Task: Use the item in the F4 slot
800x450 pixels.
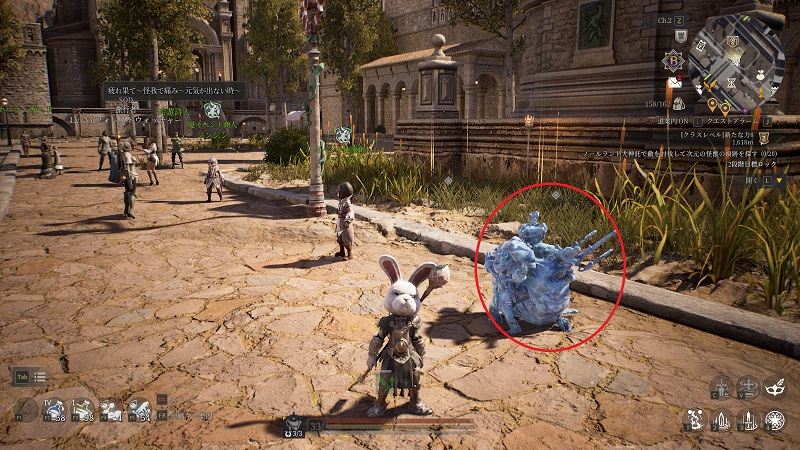Action: (x=111, y=408)
